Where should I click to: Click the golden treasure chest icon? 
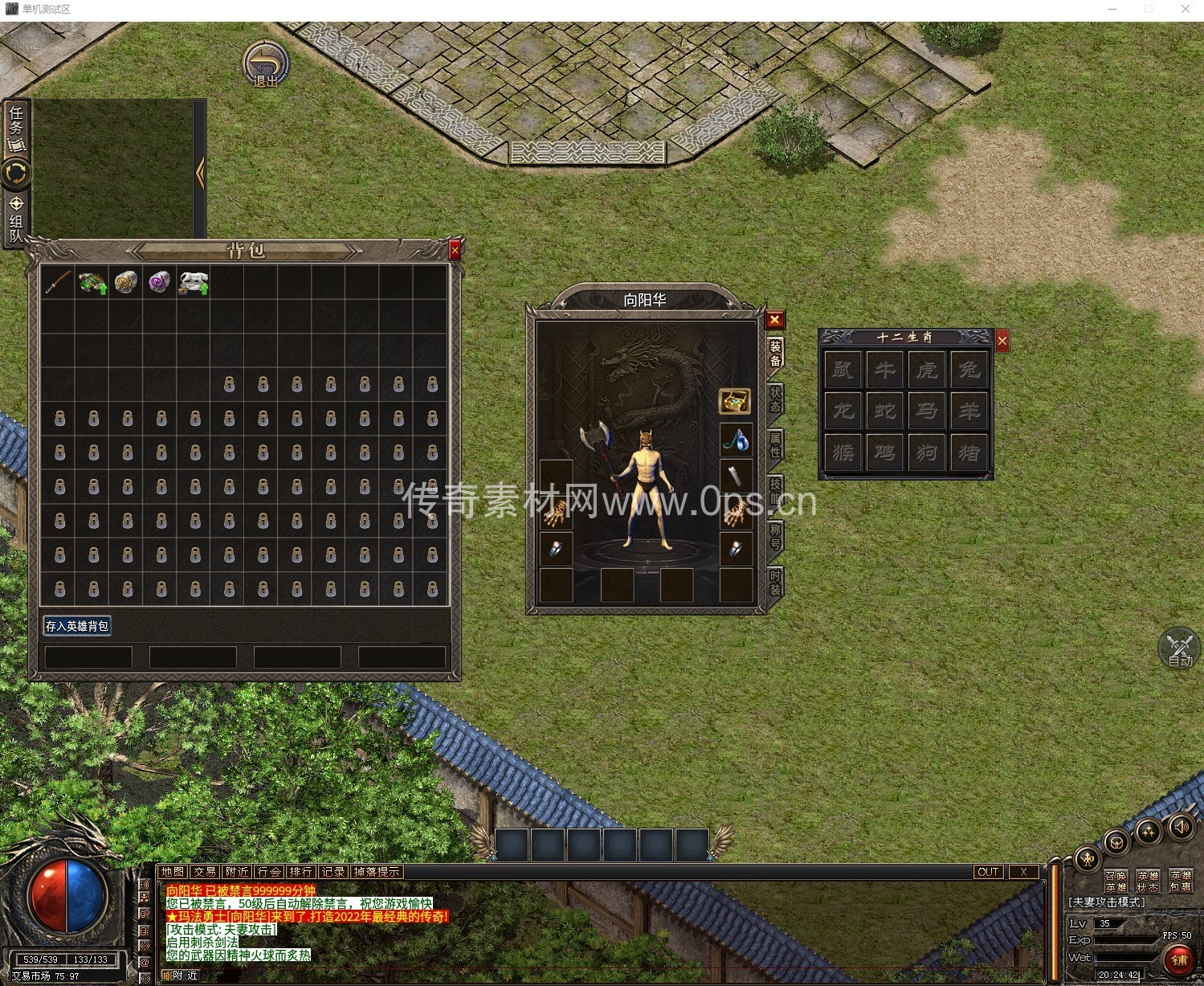coord(734,400)
